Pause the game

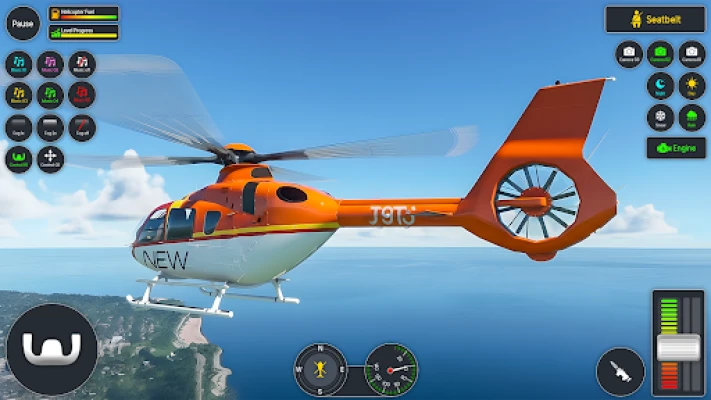tap(23, 23)
